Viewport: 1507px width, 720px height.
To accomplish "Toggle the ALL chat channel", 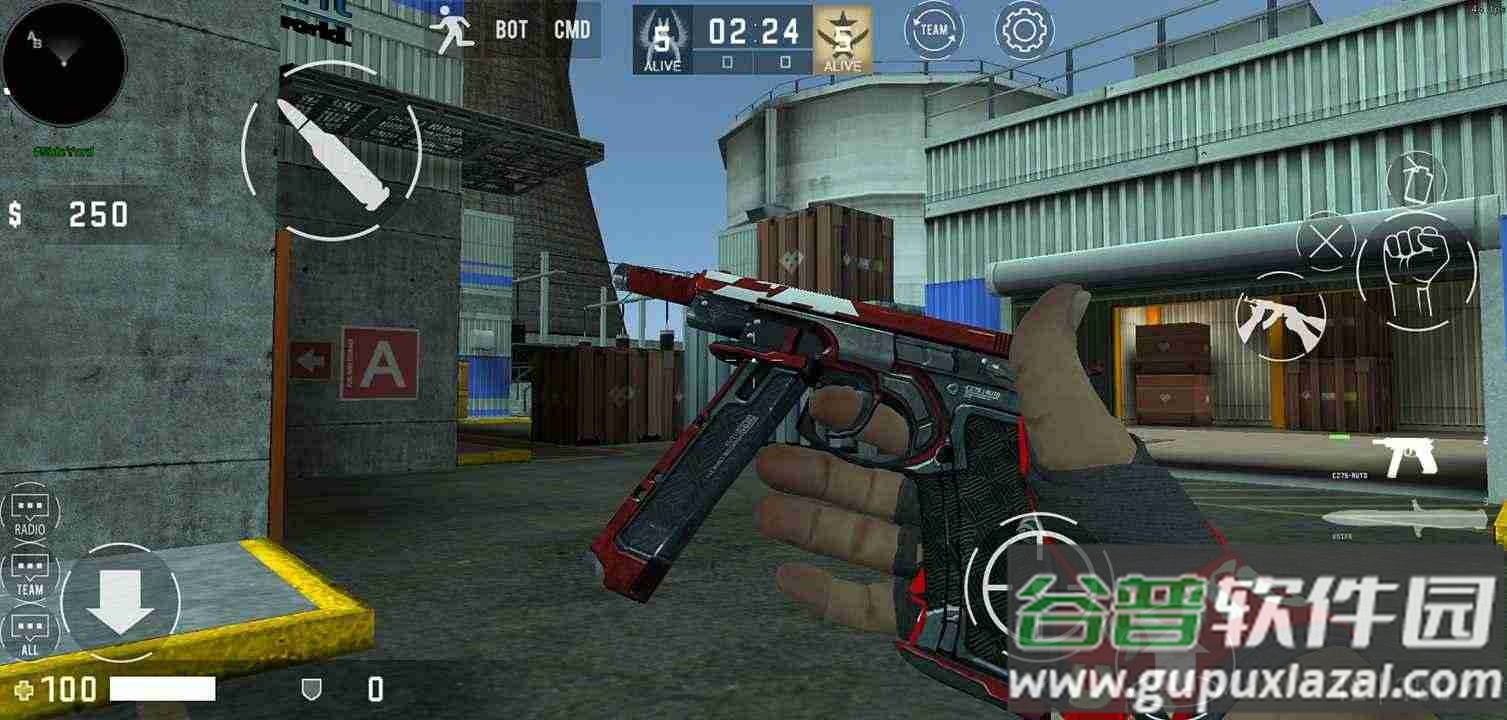I will tap(29, 627).
